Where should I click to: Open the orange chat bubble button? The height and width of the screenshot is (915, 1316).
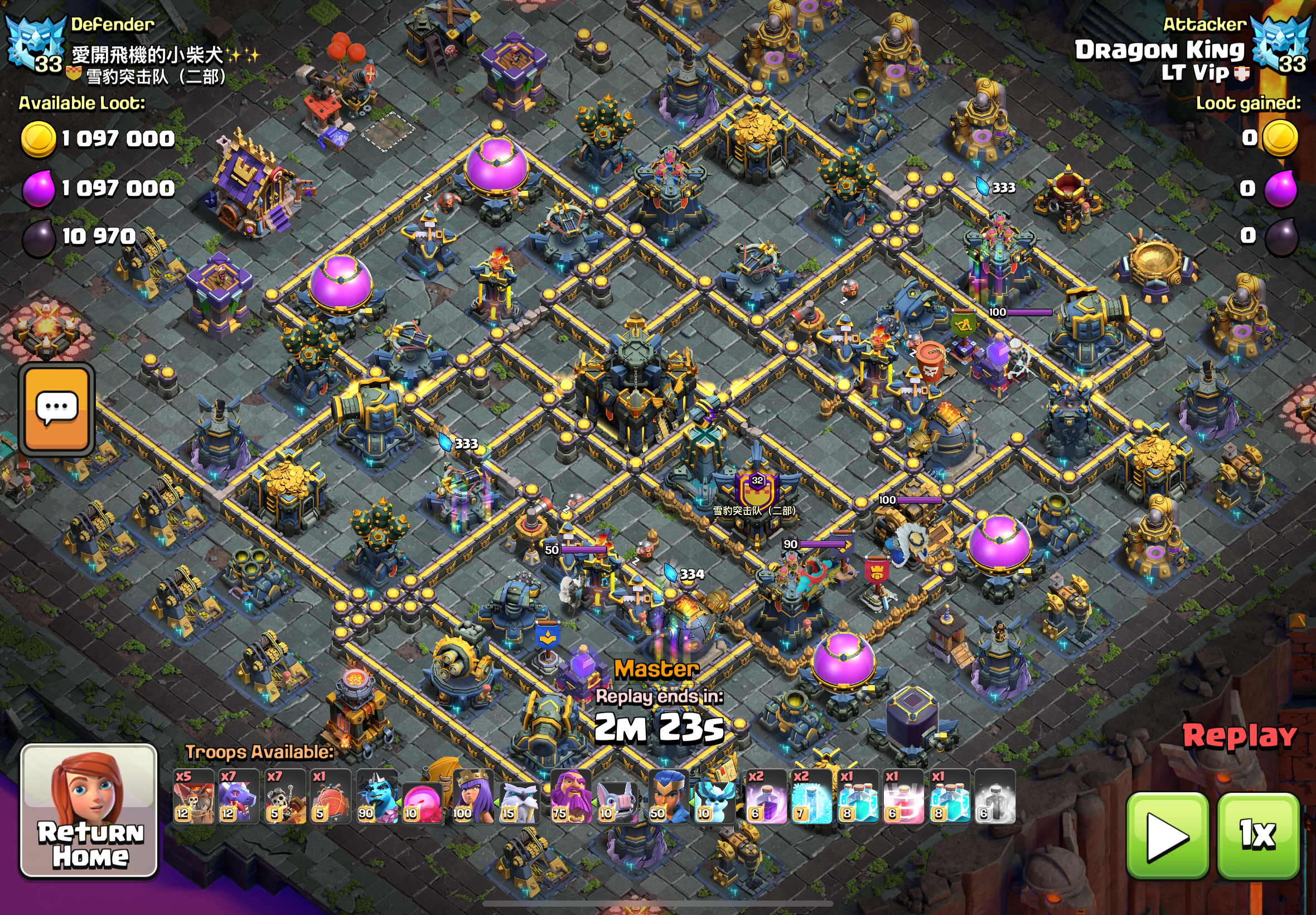click(x=57, y=409)
